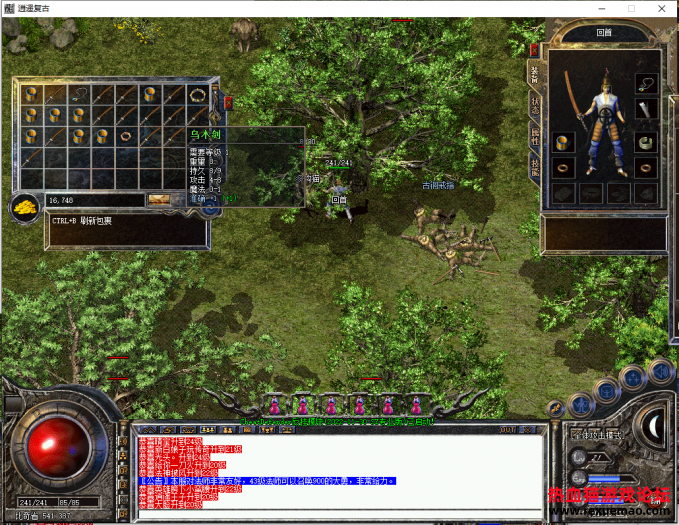Click the gold coin pile icon

point(24,206)
